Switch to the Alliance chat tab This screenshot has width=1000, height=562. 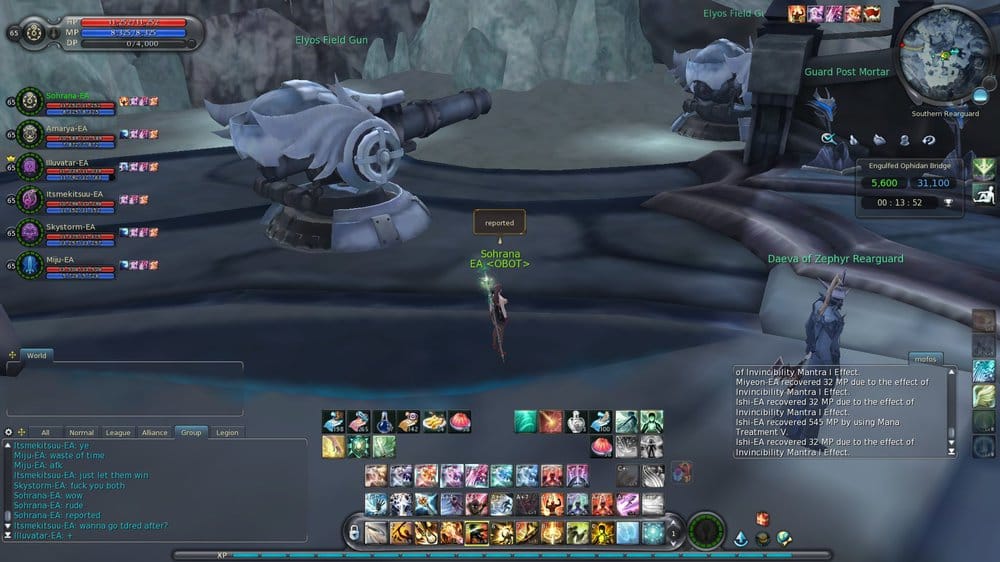coord(154,433)
